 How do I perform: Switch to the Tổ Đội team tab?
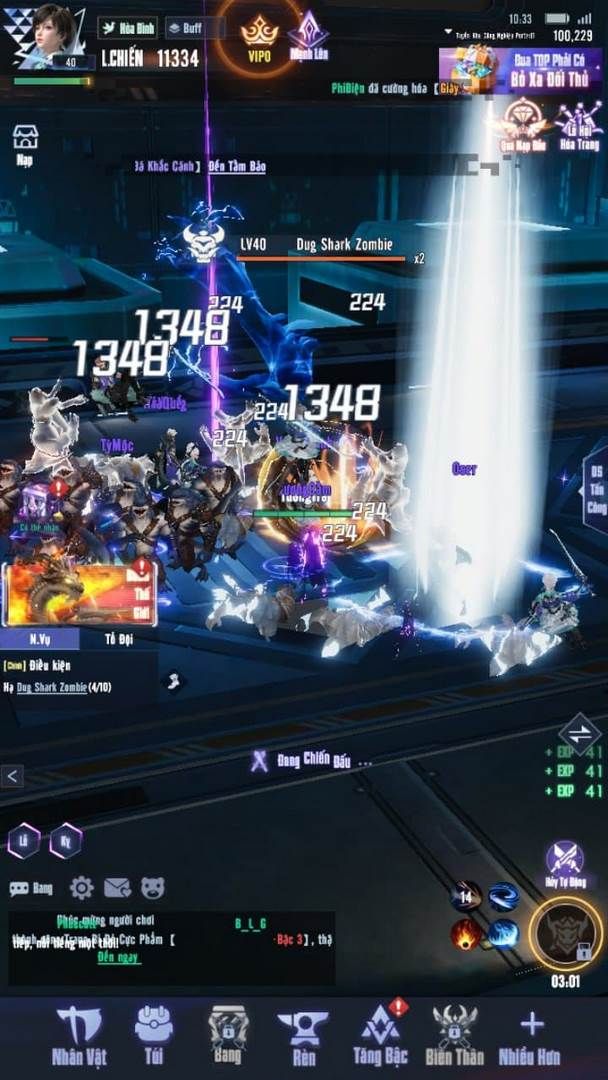(118, 638)
